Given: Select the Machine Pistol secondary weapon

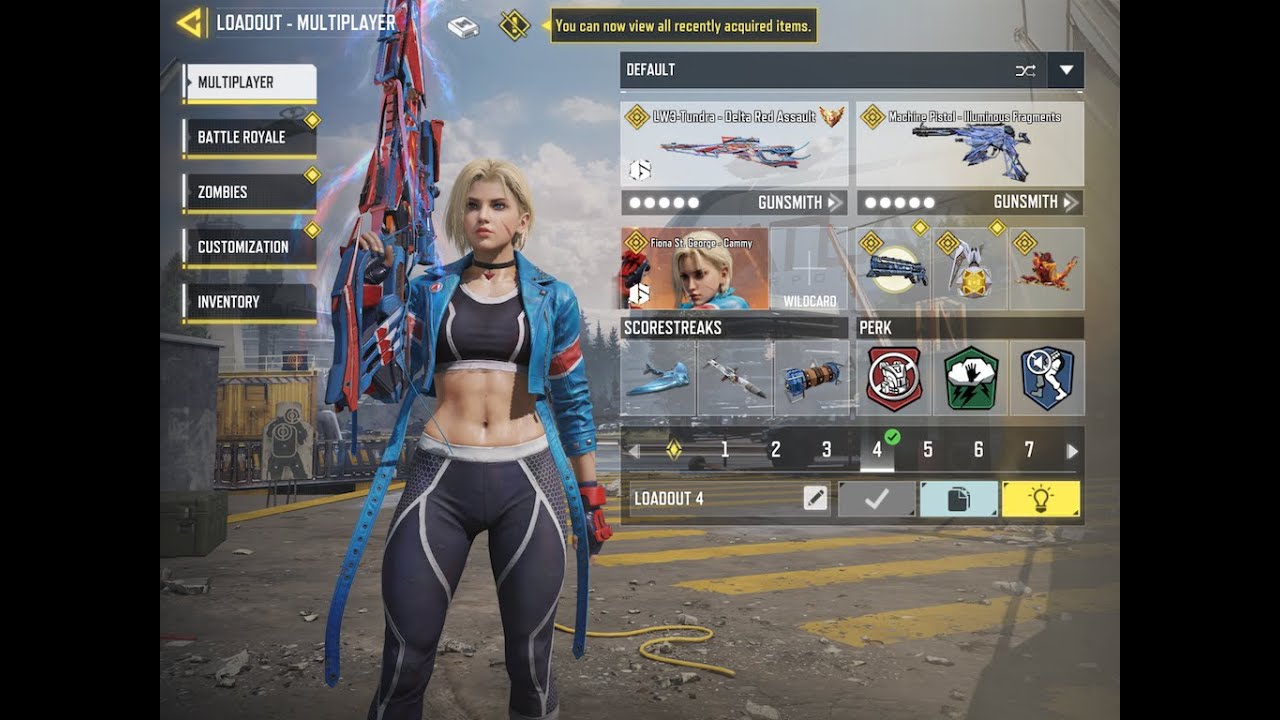Looking at the screenshot, I should (x=969, y=146).
